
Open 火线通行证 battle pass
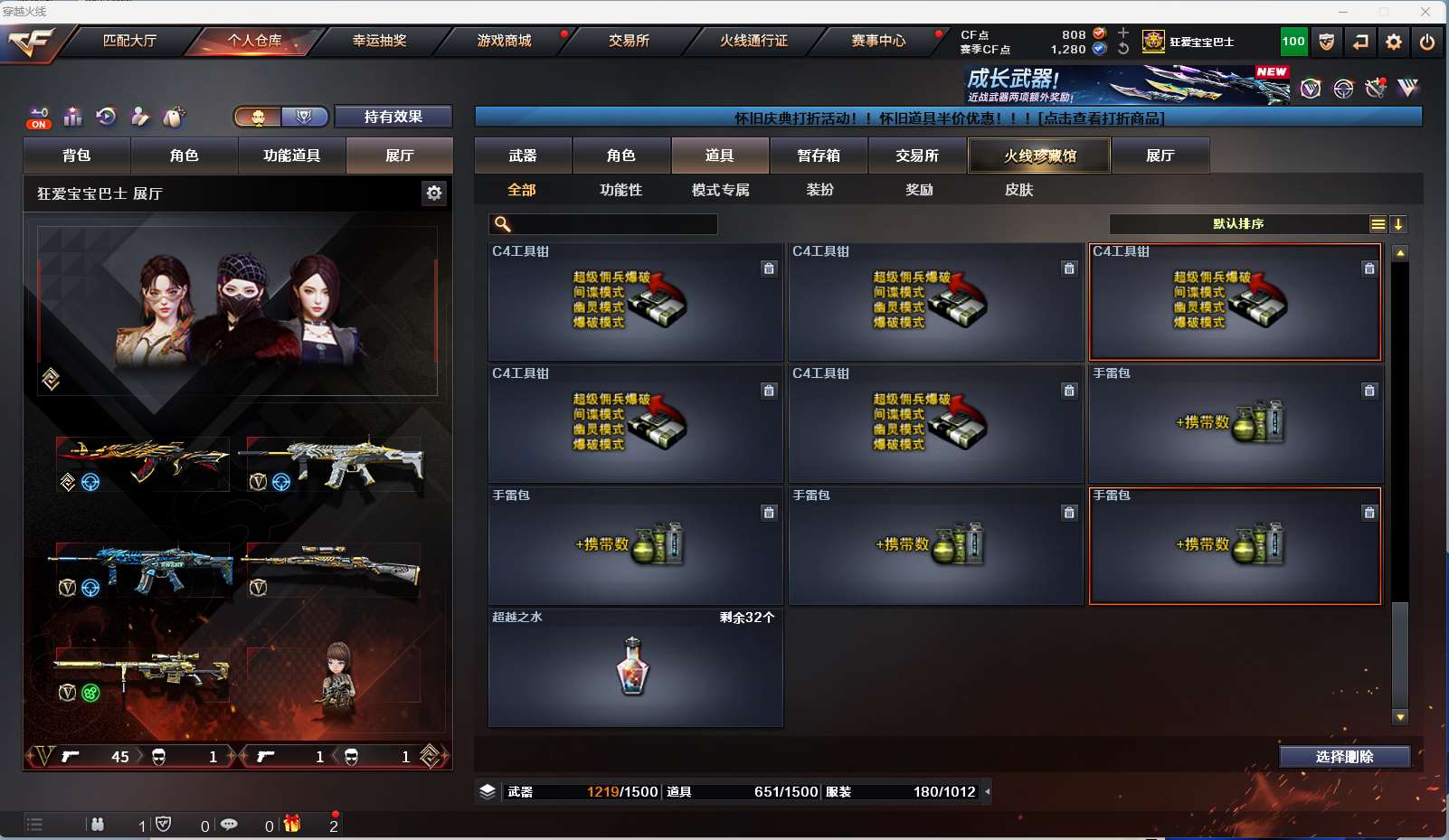(x=753, y=41)
